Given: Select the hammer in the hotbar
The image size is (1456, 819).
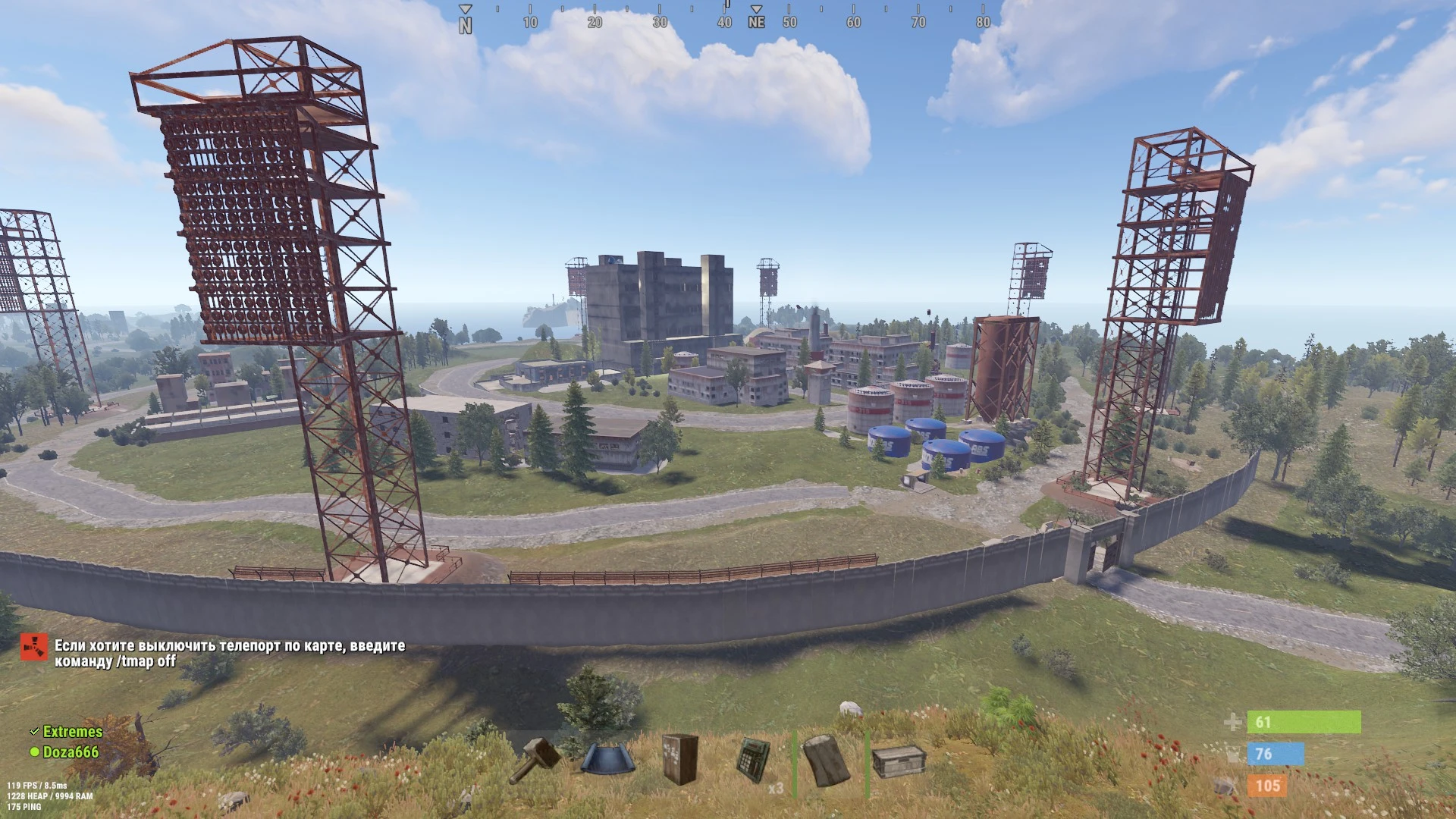Looking at the screenshot, I should (535, 759).
